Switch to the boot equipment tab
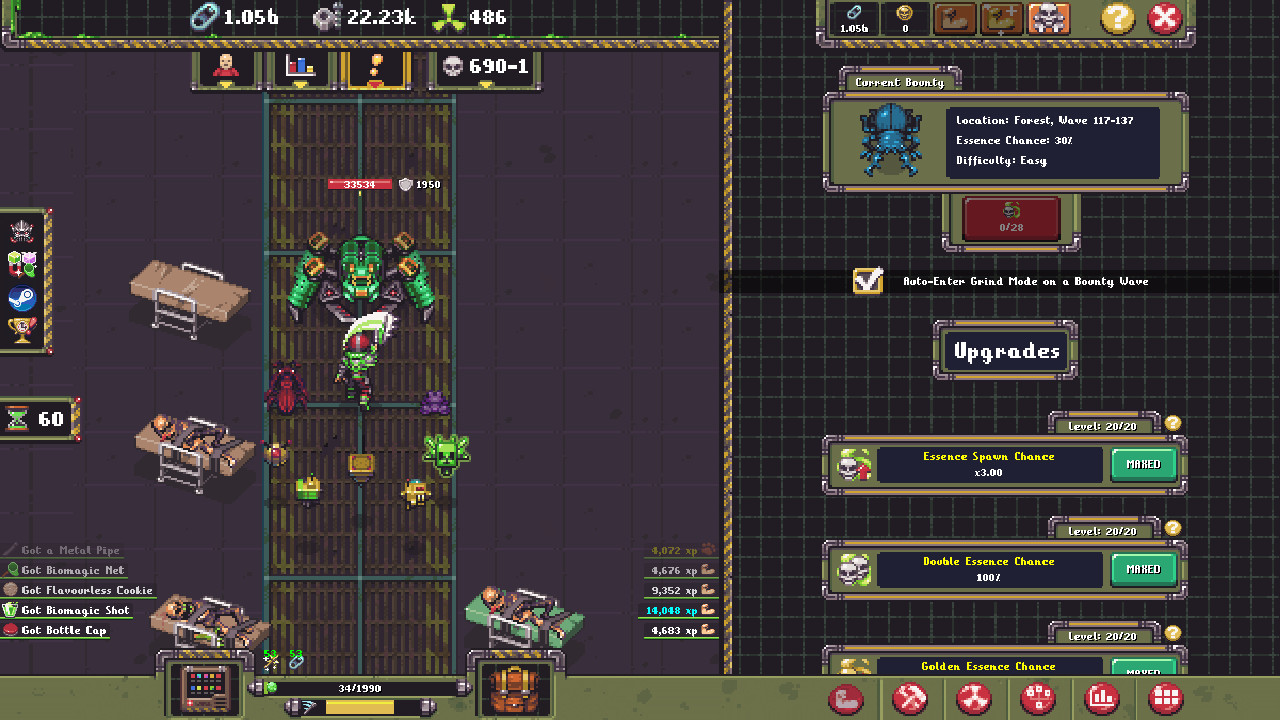This screenshot has width=1280, height=720. tap(954, 18)
